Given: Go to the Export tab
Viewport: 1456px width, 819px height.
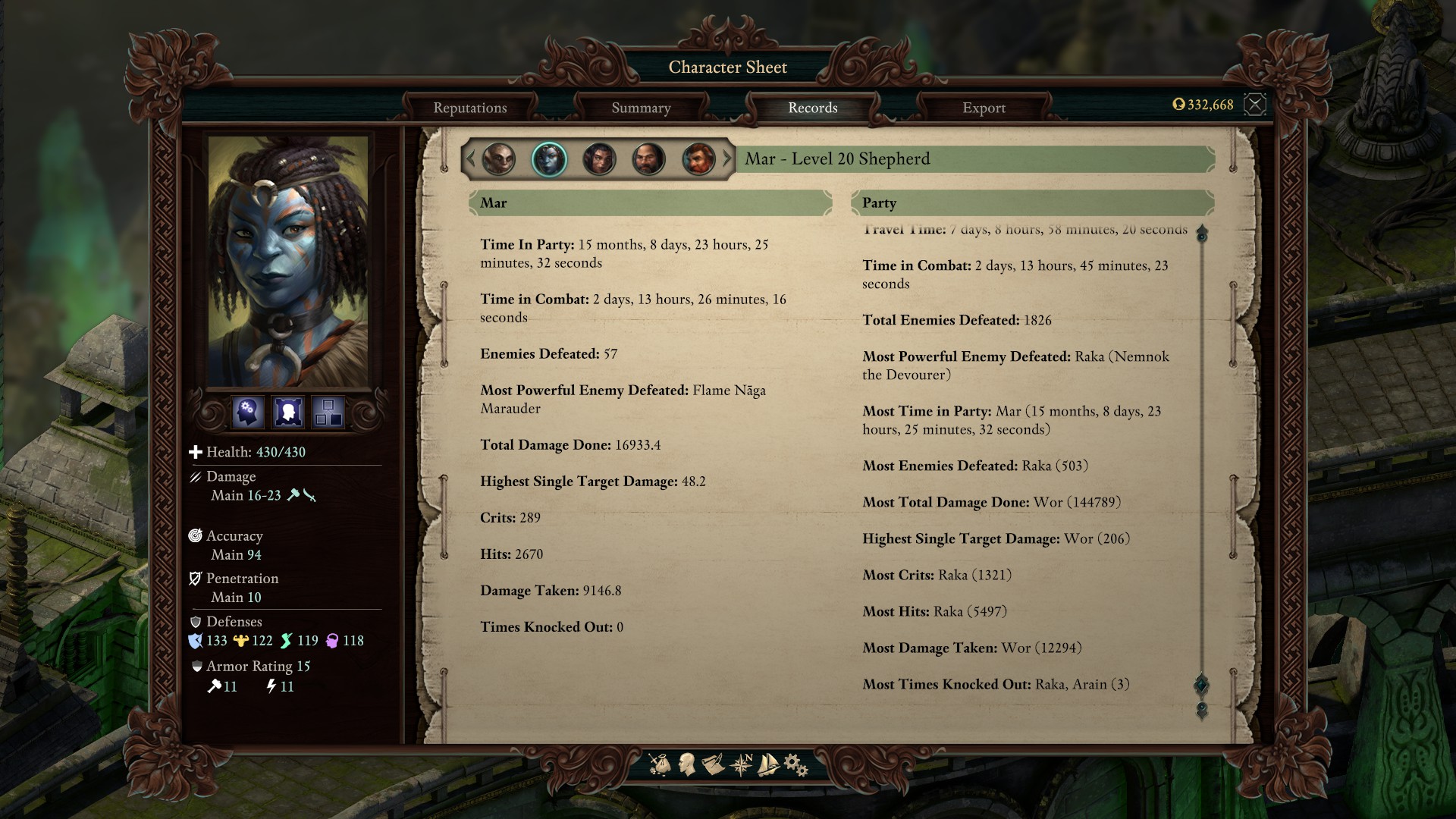Looking at the screenshot, I should pos(984,108).
